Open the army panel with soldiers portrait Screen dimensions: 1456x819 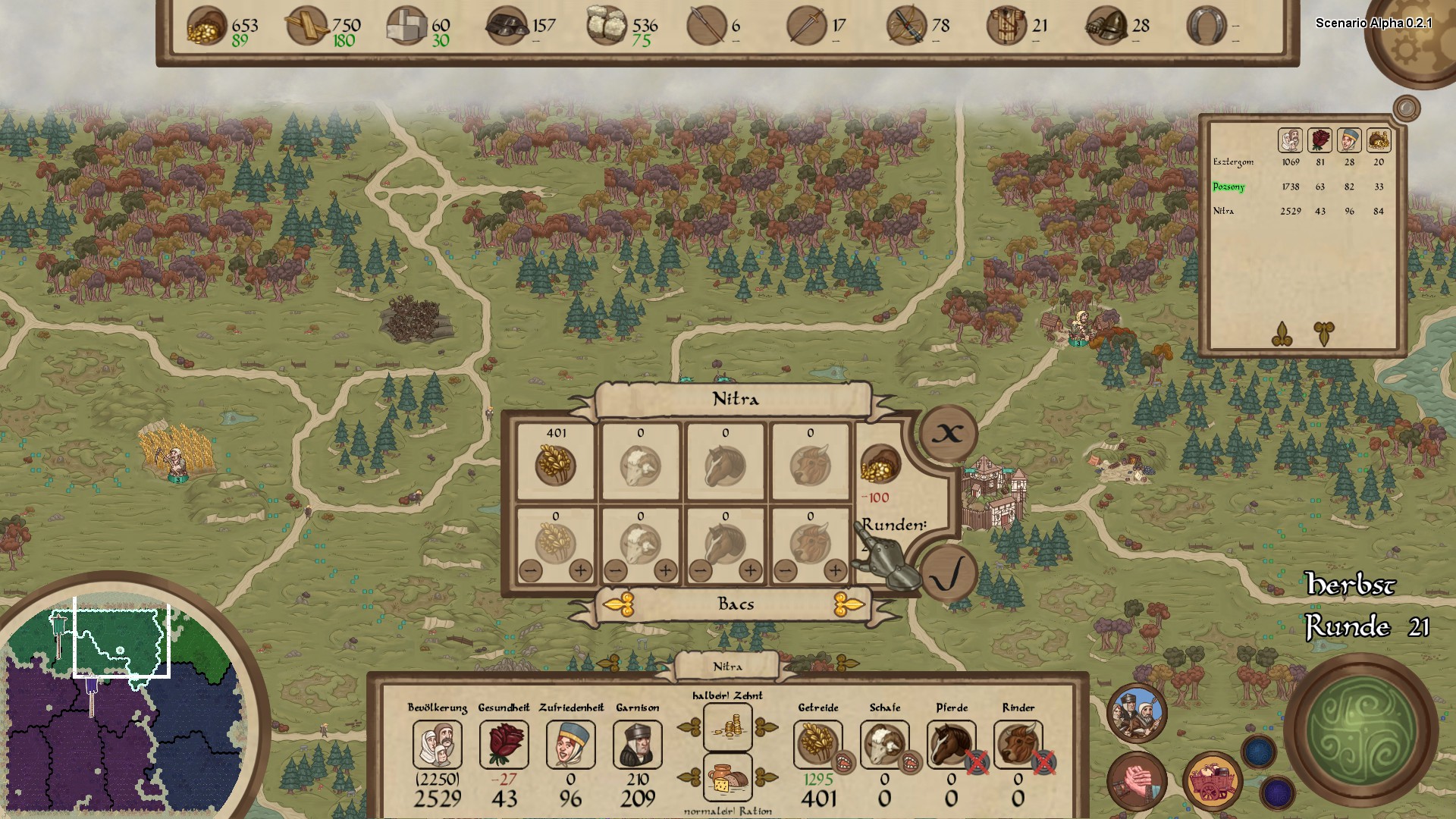1136,712
